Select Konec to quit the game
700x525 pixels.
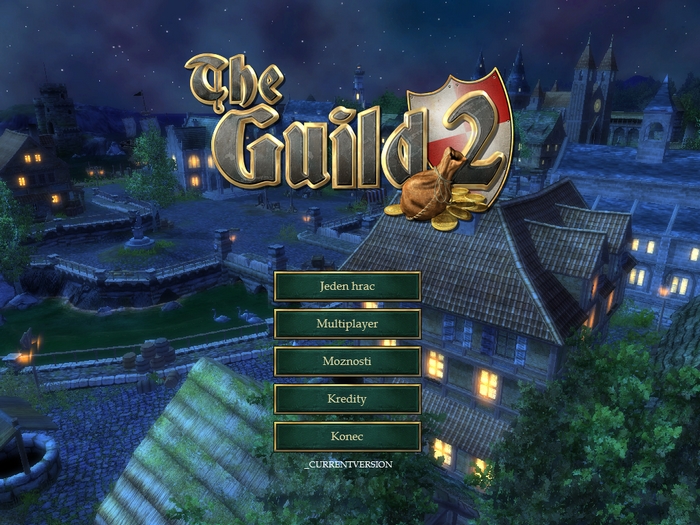click(347, 437)
